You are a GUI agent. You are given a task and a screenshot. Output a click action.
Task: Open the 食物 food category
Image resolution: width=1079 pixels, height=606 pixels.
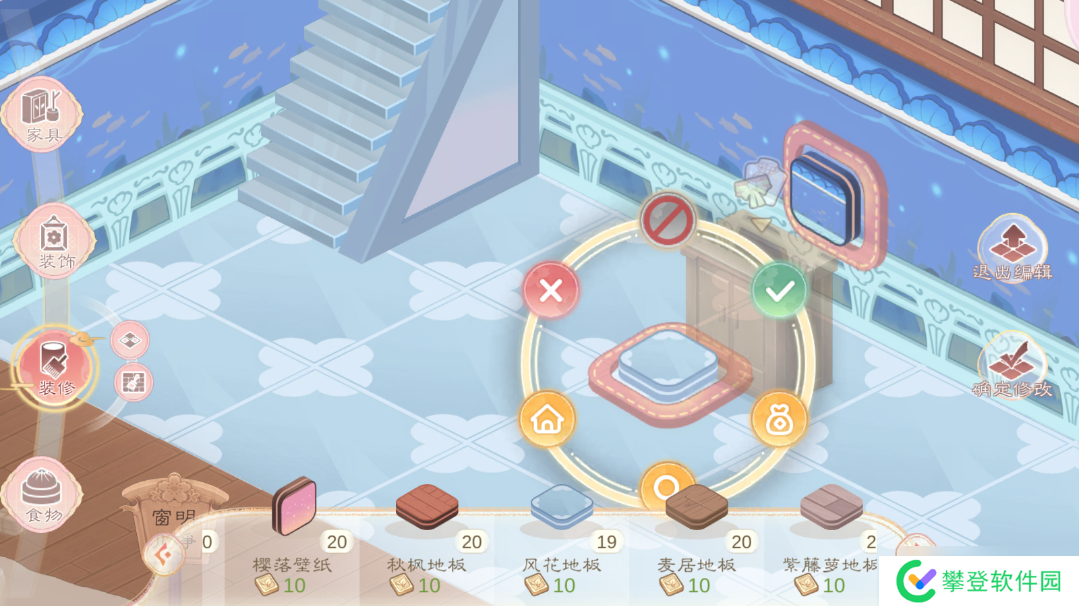(42, 494)
